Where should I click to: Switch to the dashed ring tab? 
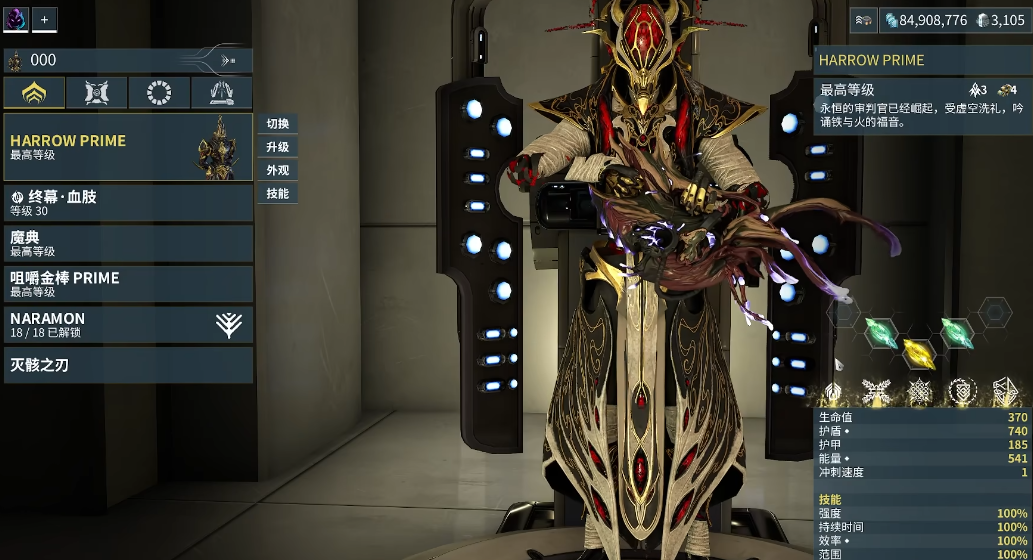click(159, 93)
